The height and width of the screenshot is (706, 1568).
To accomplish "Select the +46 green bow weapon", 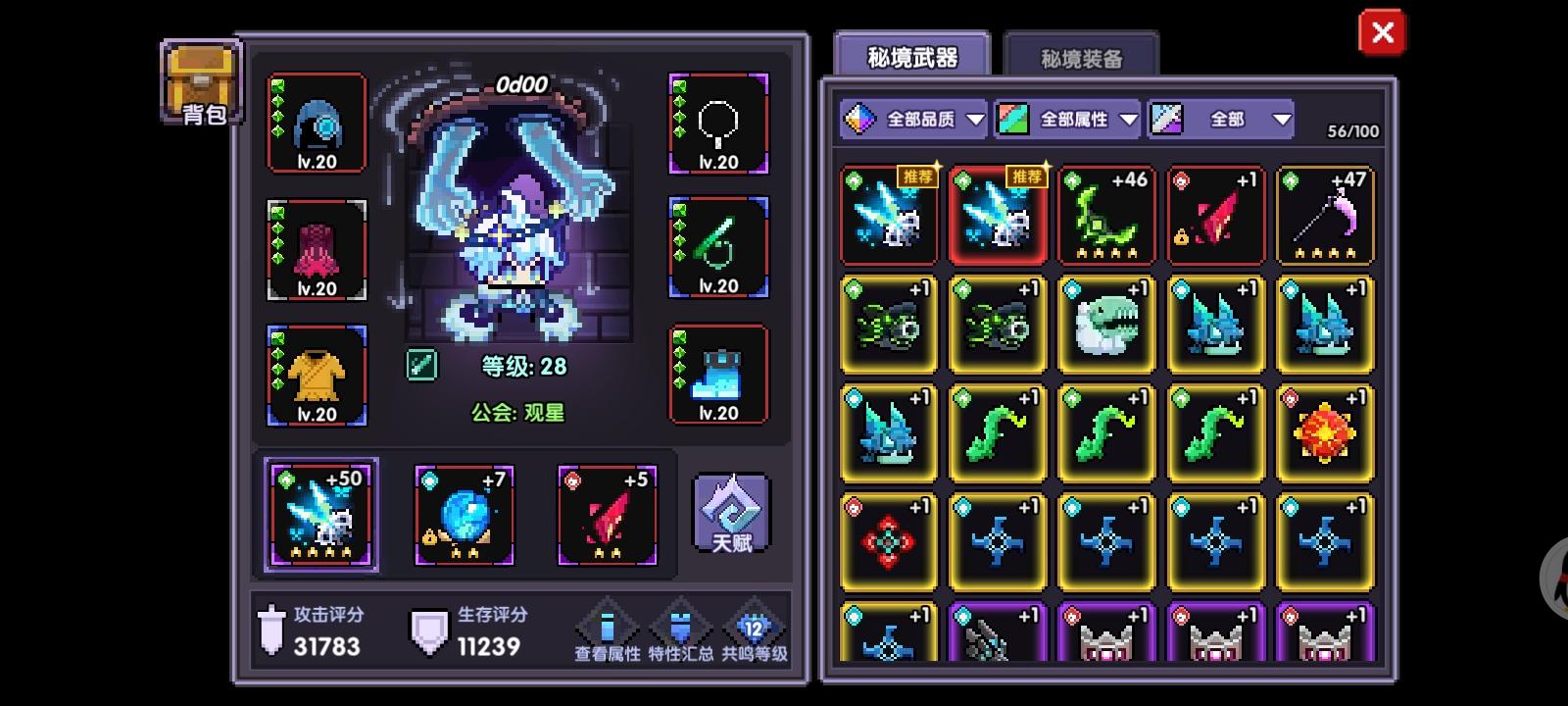I will coord(1106,216).
